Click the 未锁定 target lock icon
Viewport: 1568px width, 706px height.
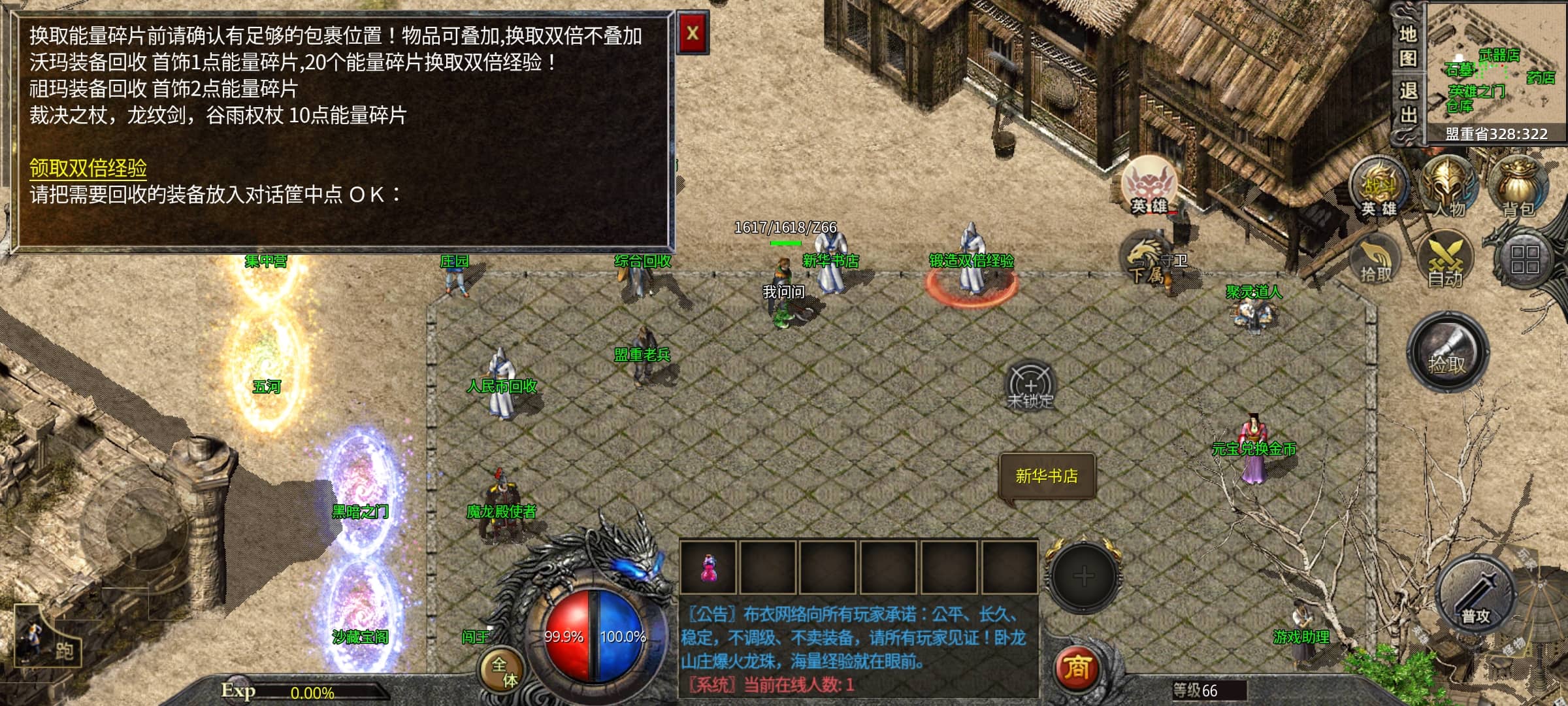click(x=1030, y=386)
